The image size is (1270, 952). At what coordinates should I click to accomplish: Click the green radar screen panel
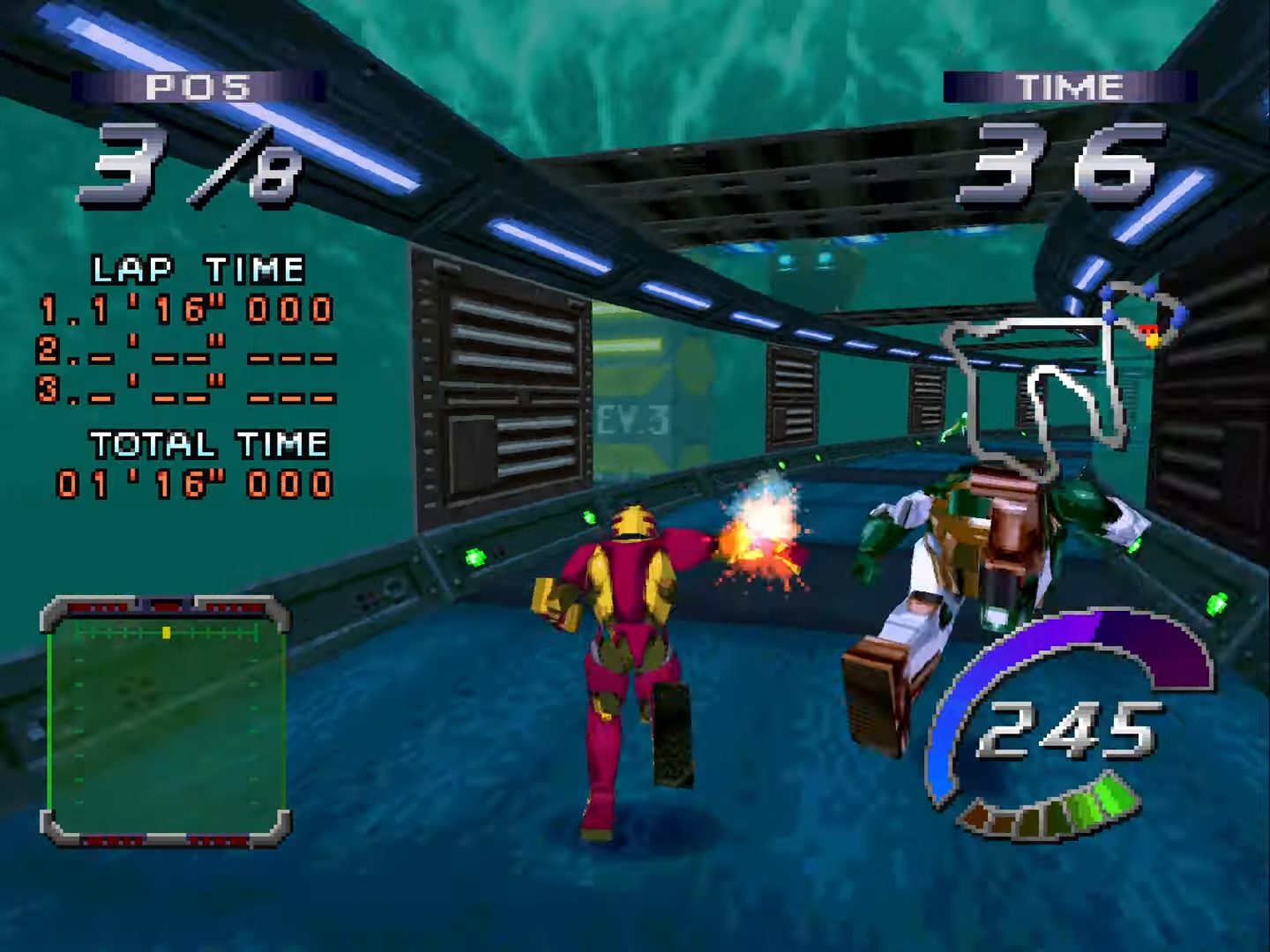point(166,723)
